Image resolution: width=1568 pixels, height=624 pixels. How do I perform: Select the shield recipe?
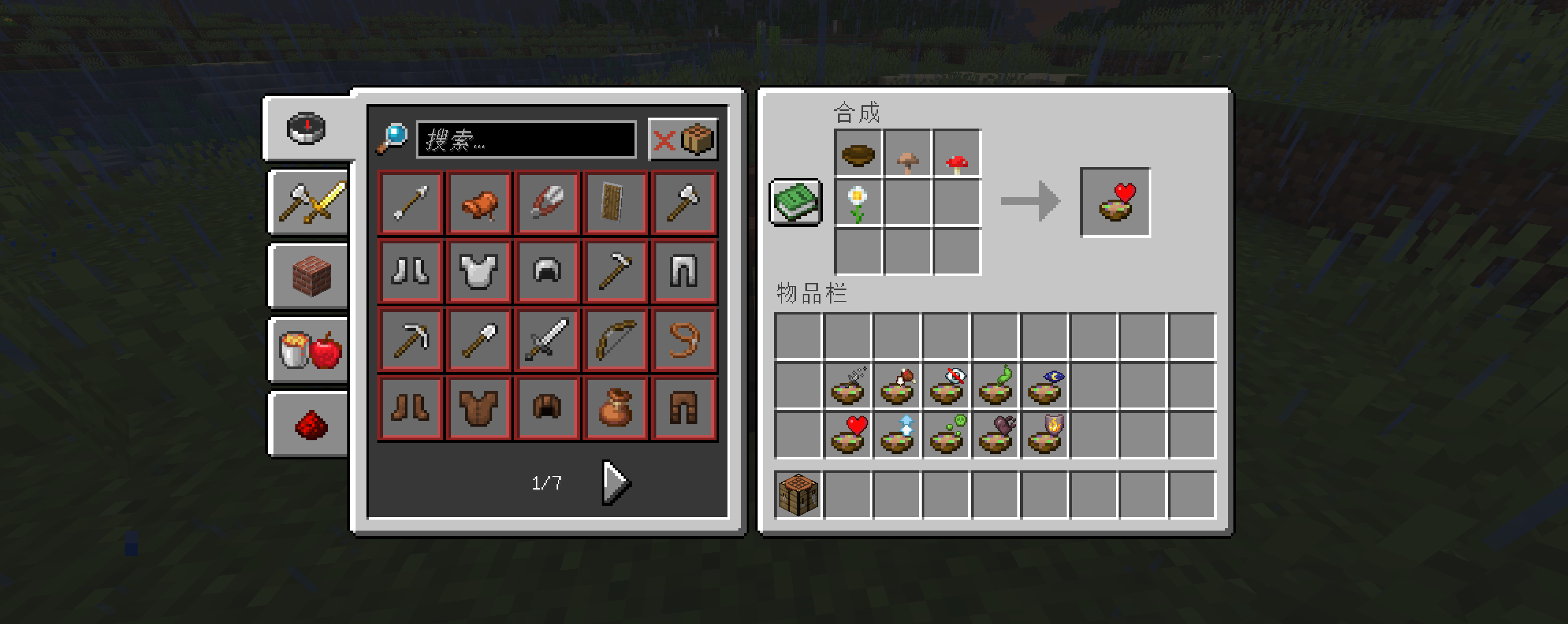coord(615,203)
